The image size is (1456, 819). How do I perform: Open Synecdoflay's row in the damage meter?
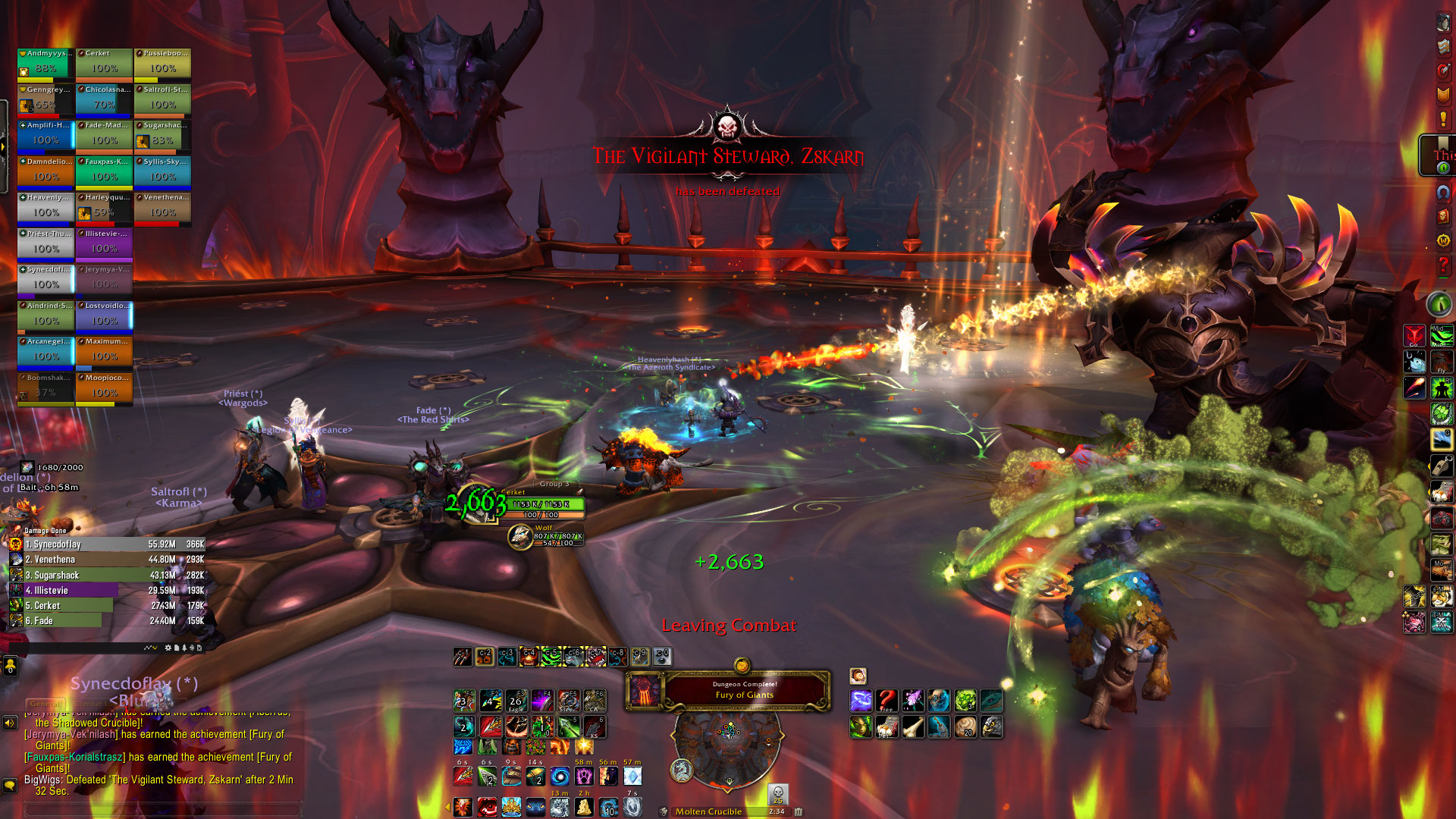click(106, 544)
